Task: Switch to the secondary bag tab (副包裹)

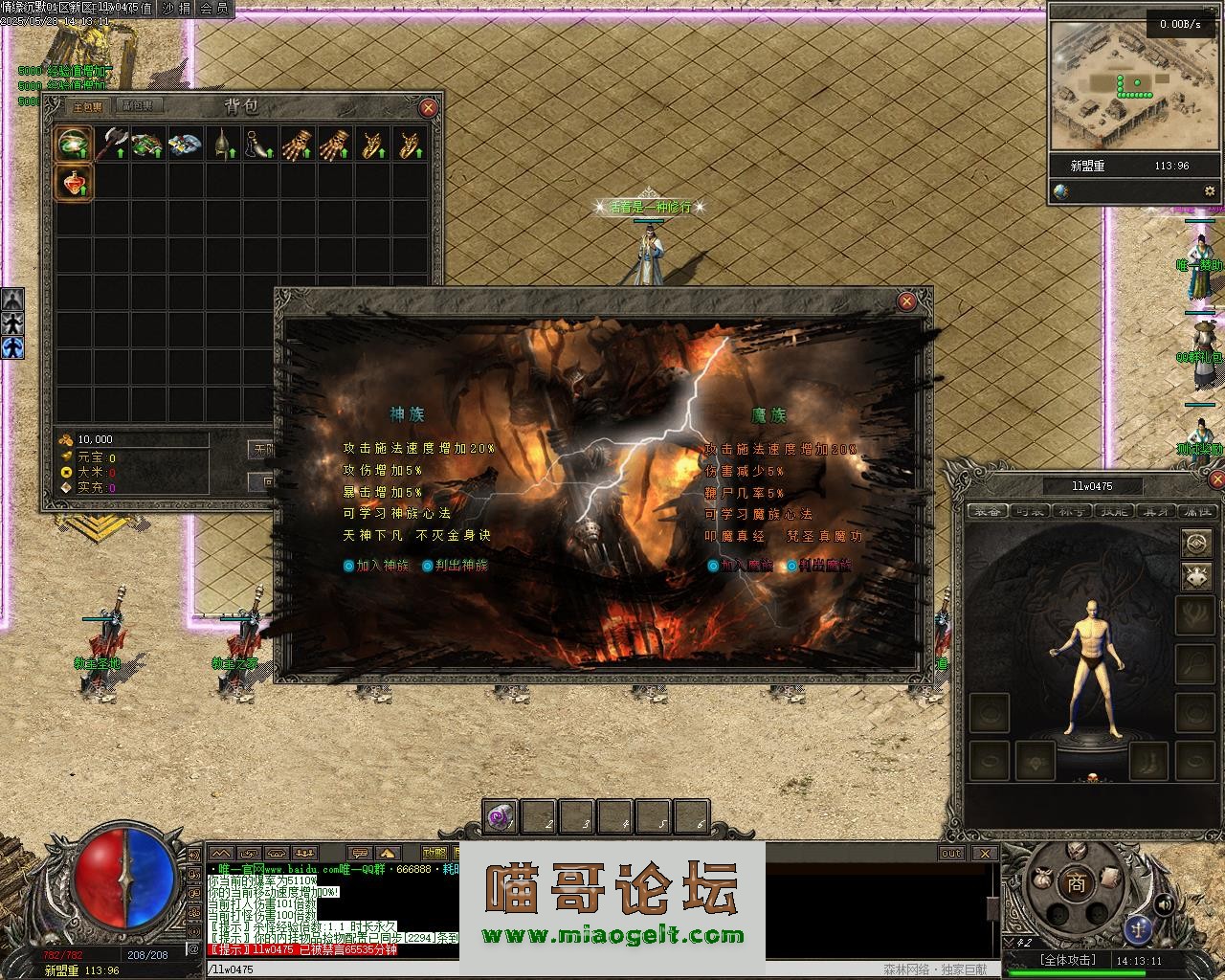Action: coord(138,106)
